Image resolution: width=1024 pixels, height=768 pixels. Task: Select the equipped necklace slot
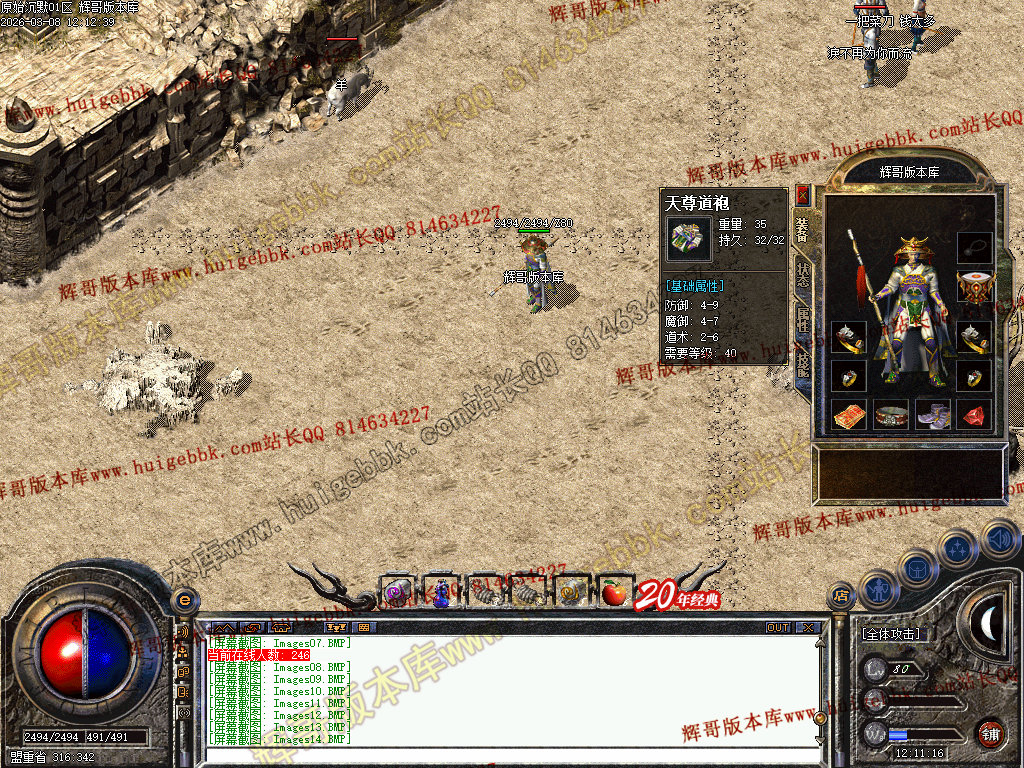click(x=974, y=246)
